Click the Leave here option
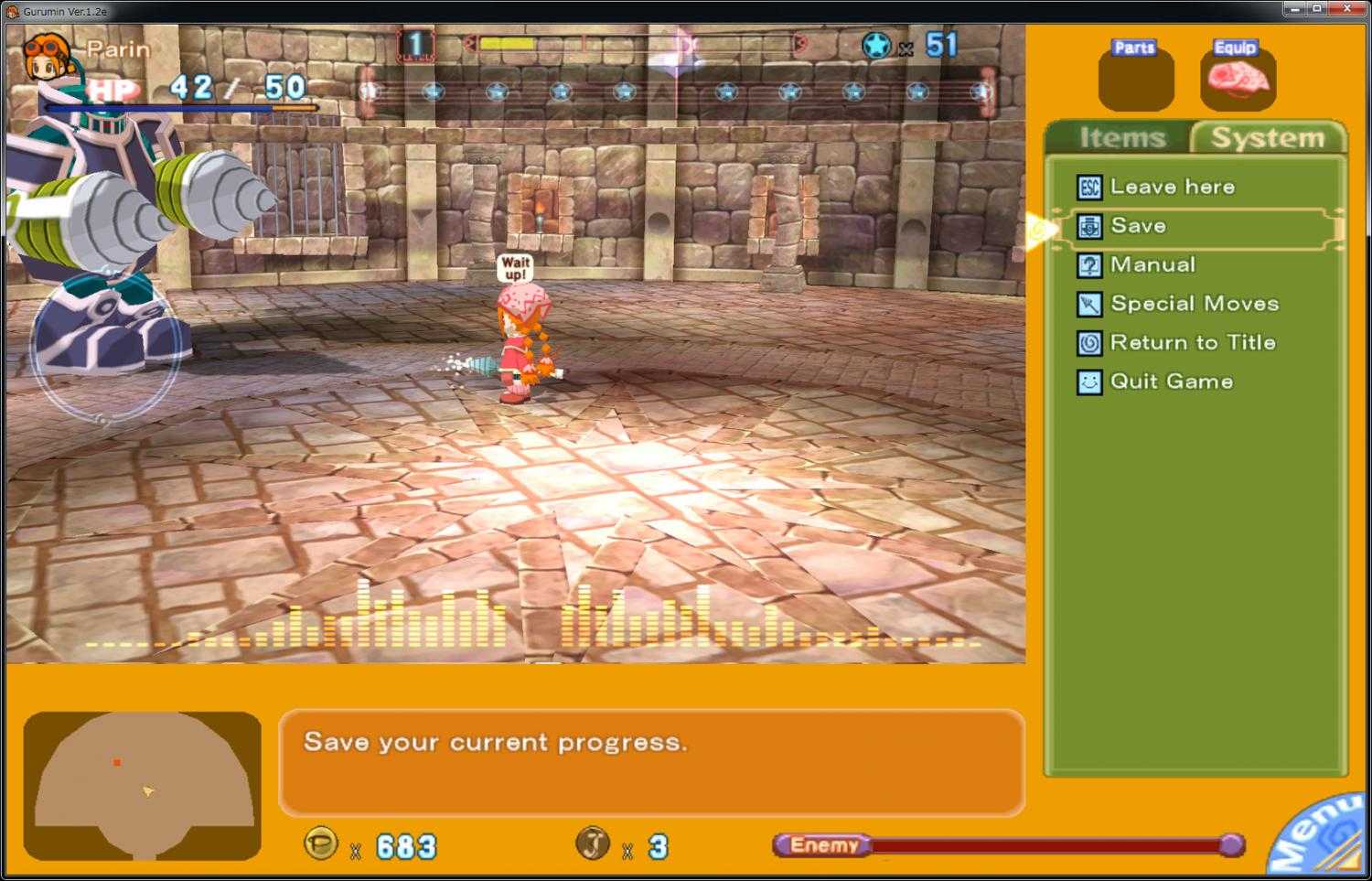Viewport: 1372px width, 881px height. pyautogui.click(x=1173, y=187)
